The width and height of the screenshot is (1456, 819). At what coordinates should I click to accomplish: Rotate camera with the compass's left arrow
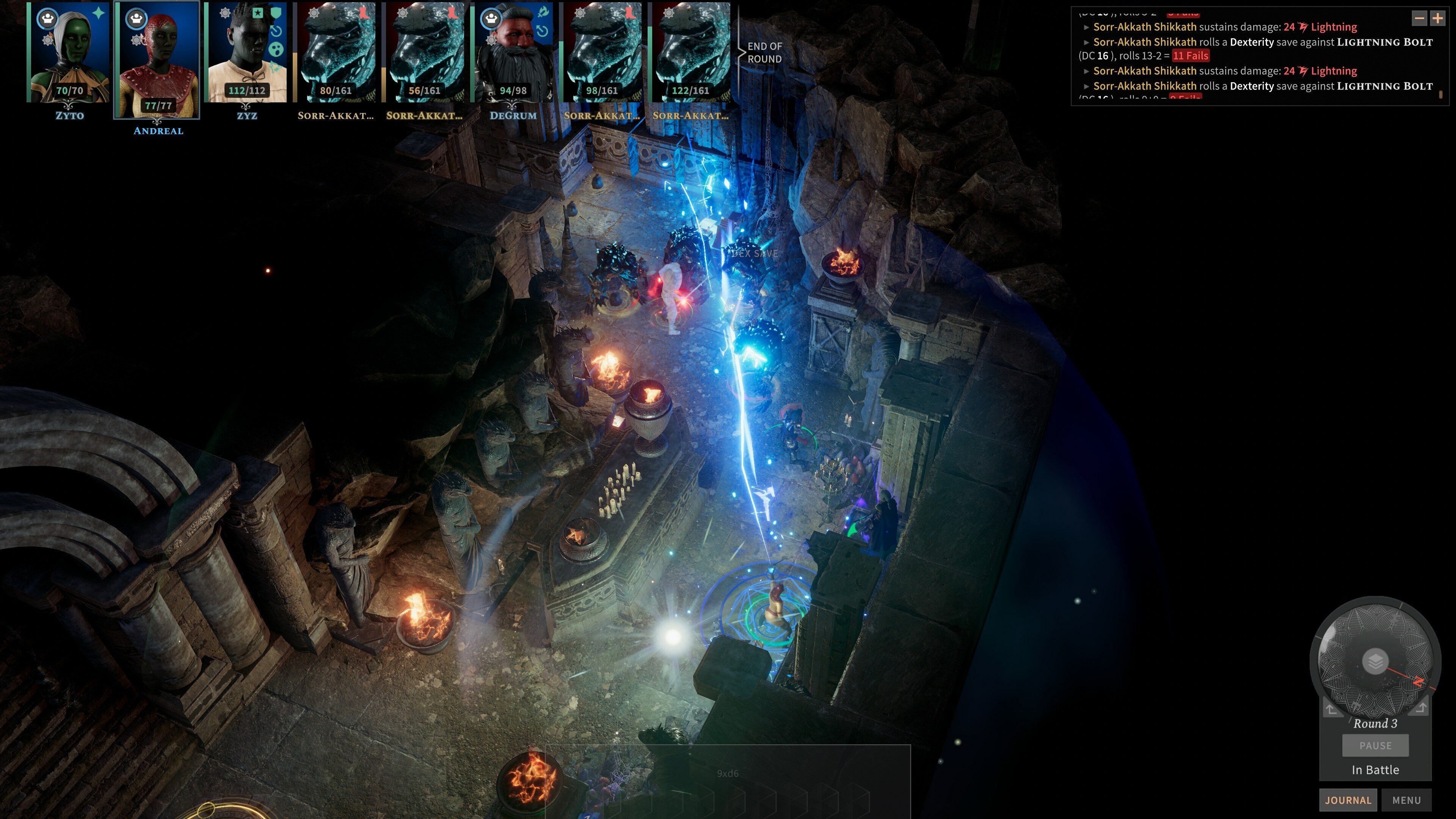1331,708
